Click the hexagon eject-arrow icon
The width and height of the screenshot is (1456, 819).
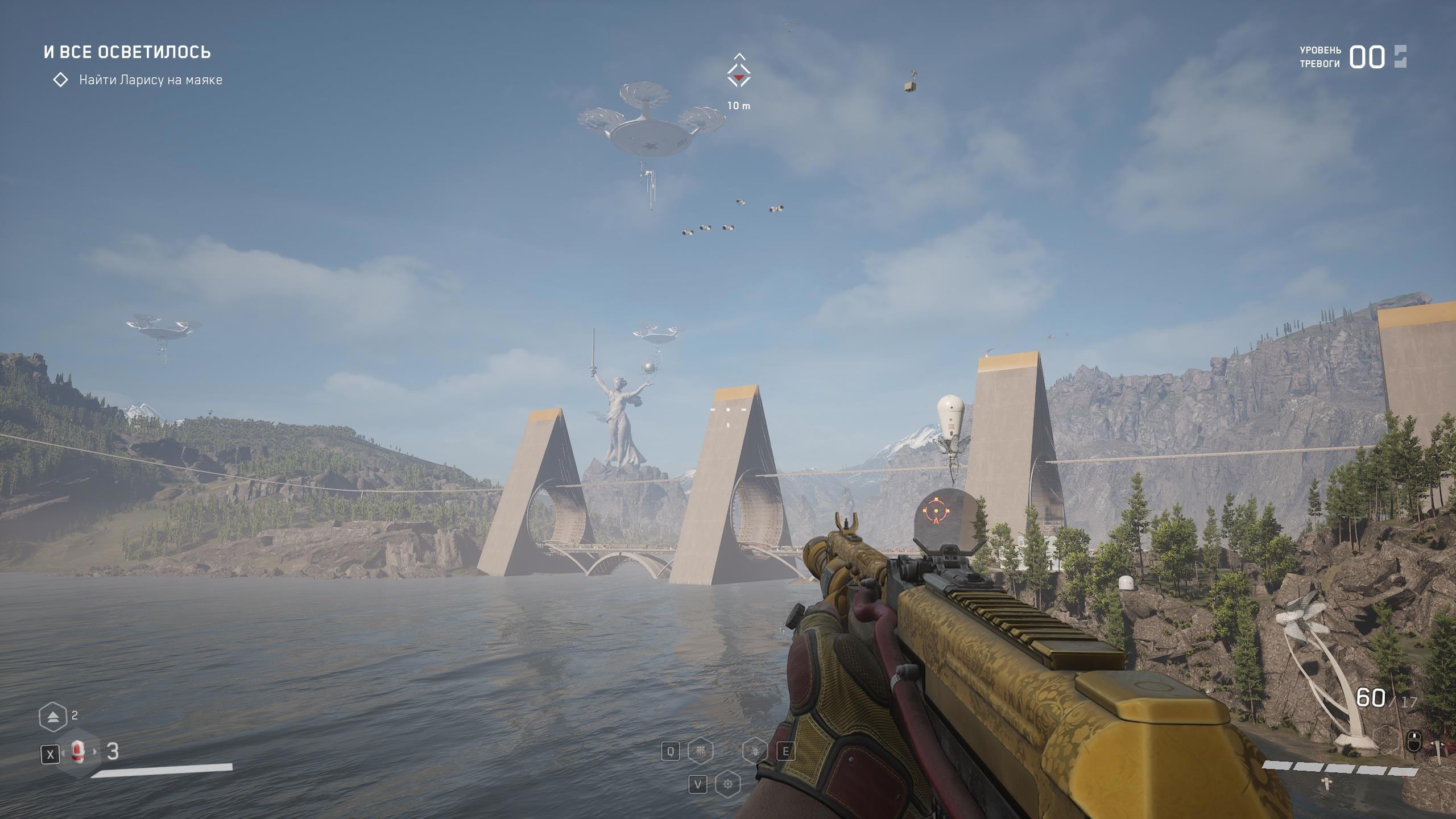coord(53,717)
